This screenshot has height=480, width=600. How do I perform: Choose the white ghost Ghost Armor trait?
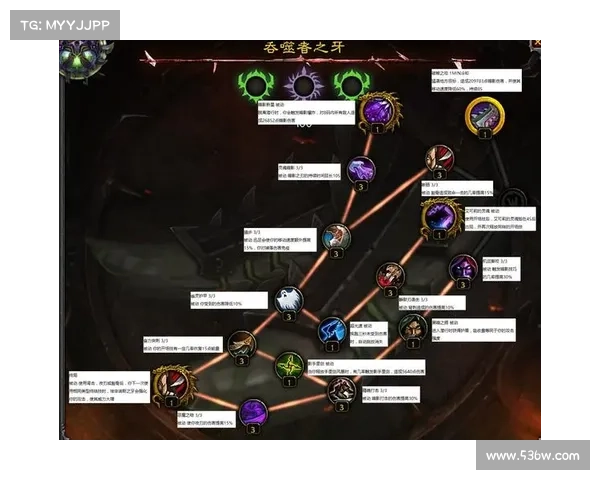(287, 299)
